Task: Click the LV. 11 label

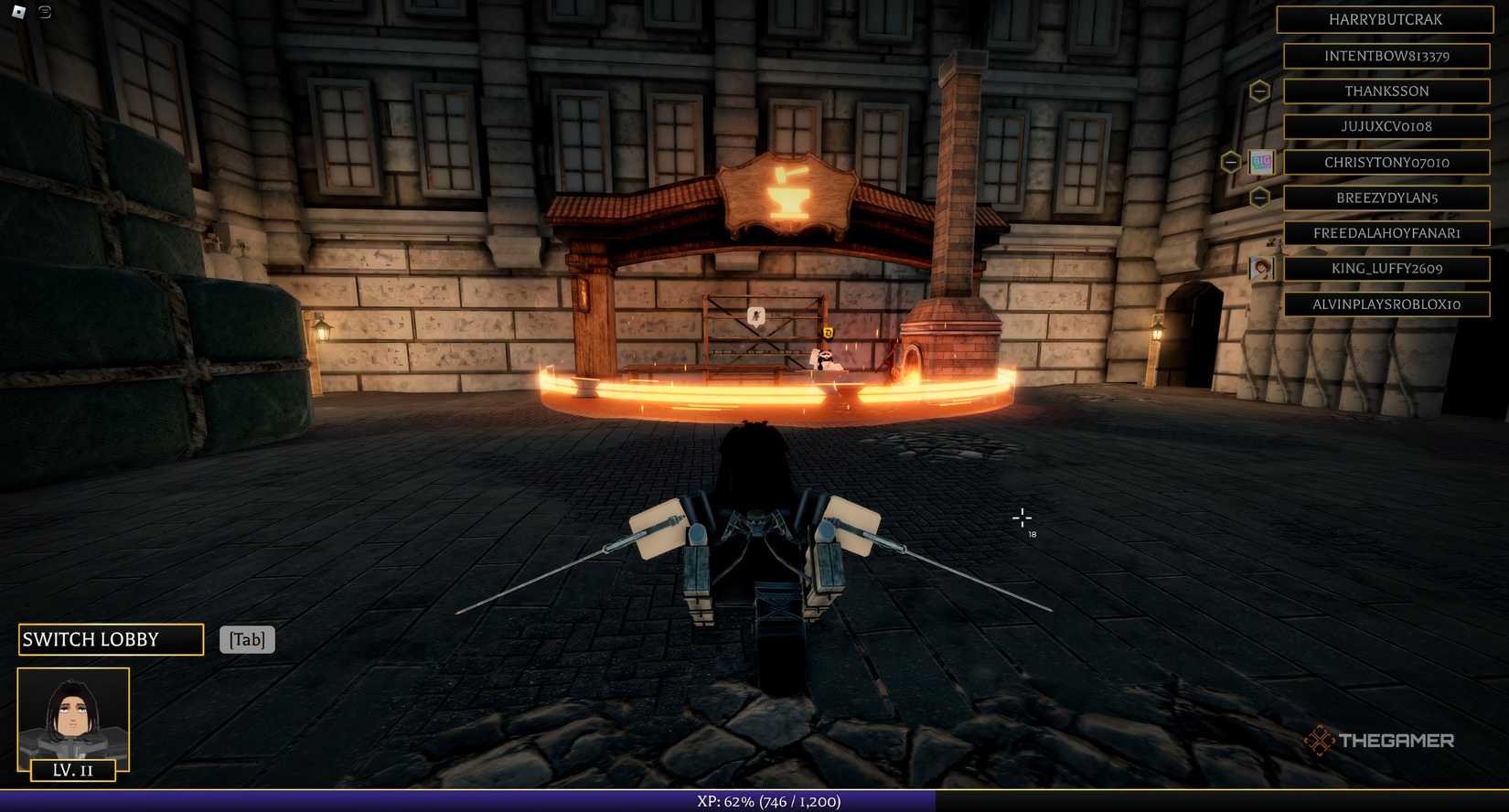Action: point(72,770)
